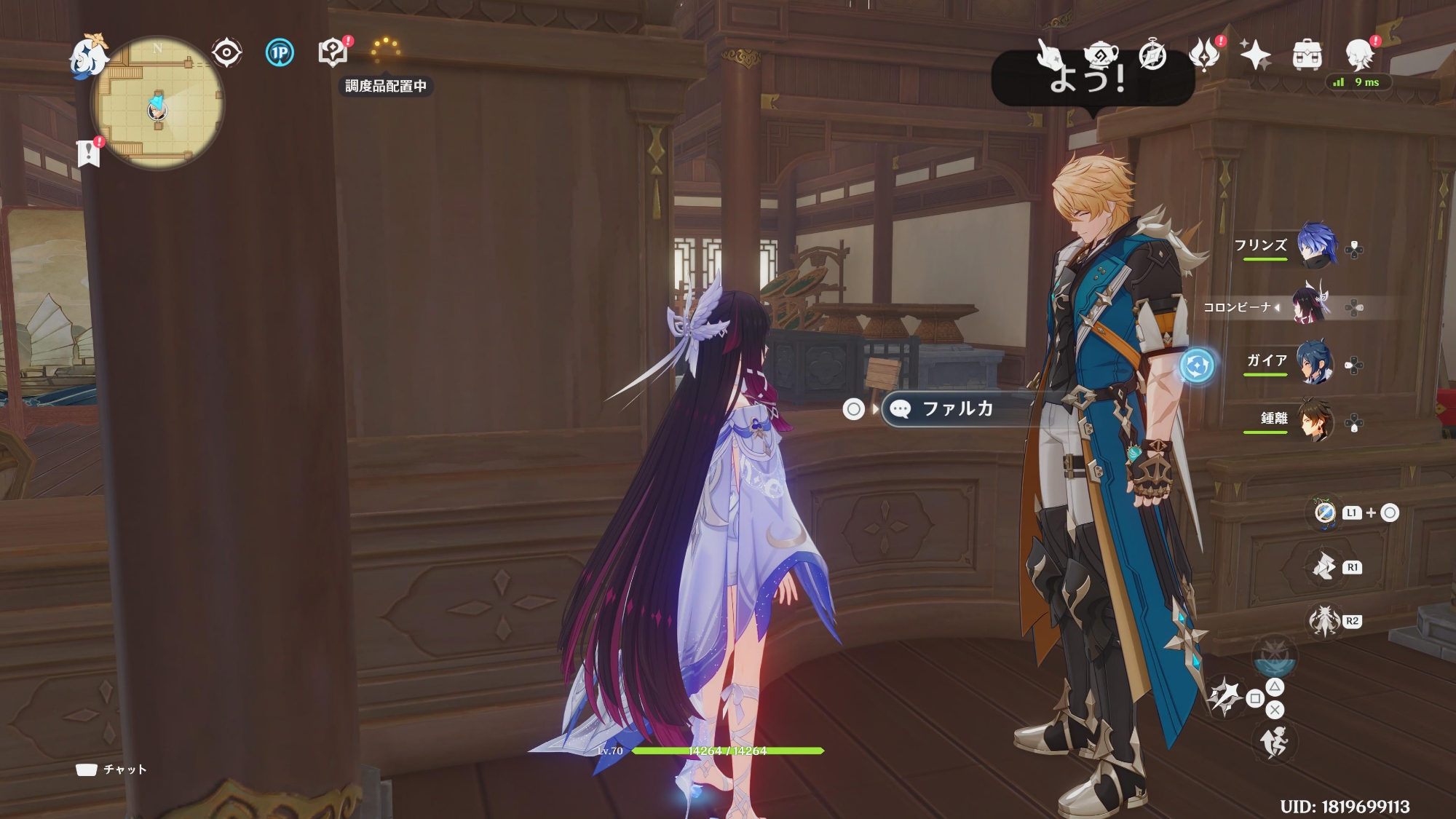Open the four-pointed star Wish icon

point(1255,55)
